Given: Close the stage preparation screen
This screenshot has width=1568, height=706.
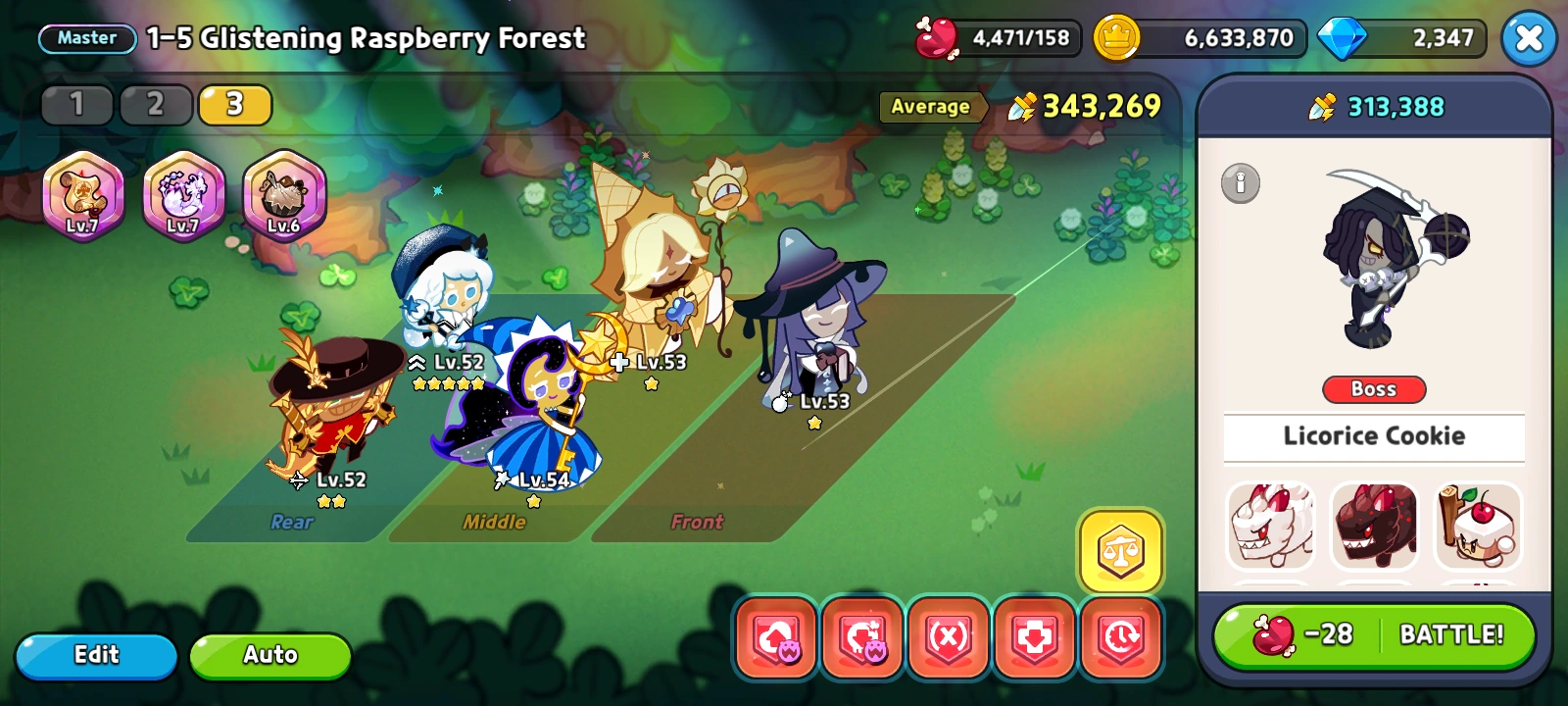Looking at the screenshot, I should click(1529, 38).
